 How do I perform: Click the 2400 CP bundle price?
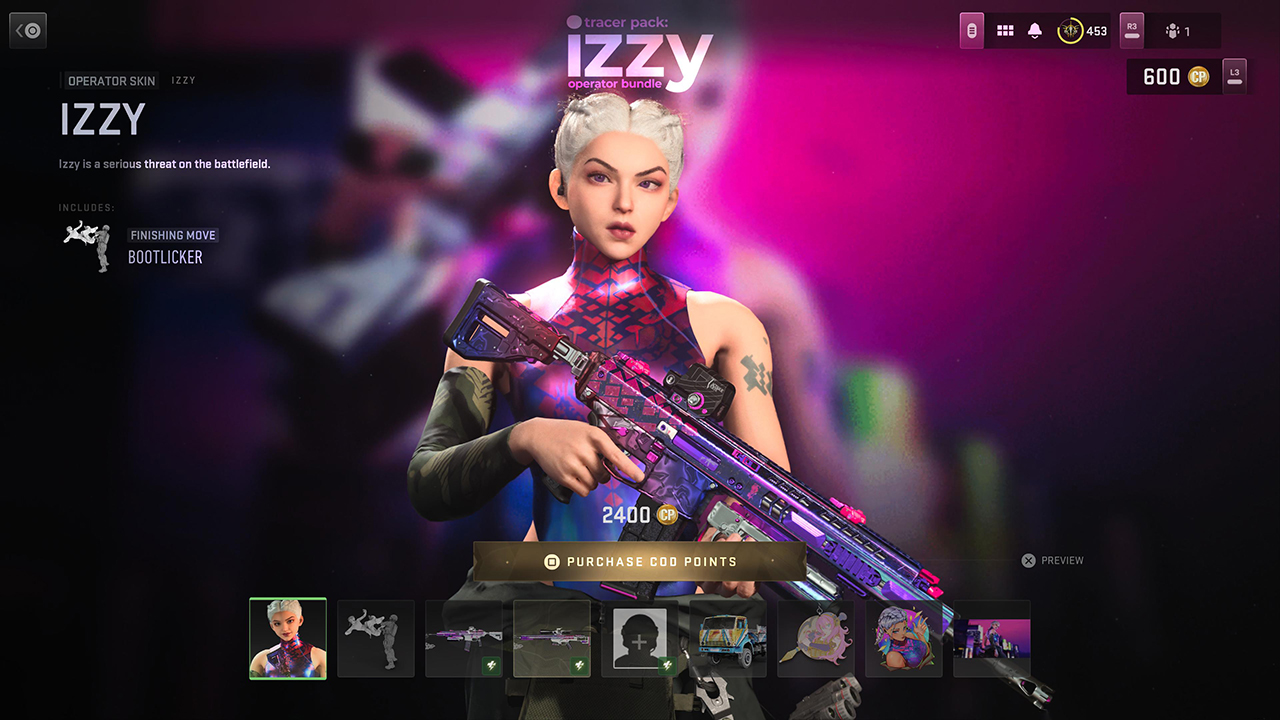[x=640, y=515]
